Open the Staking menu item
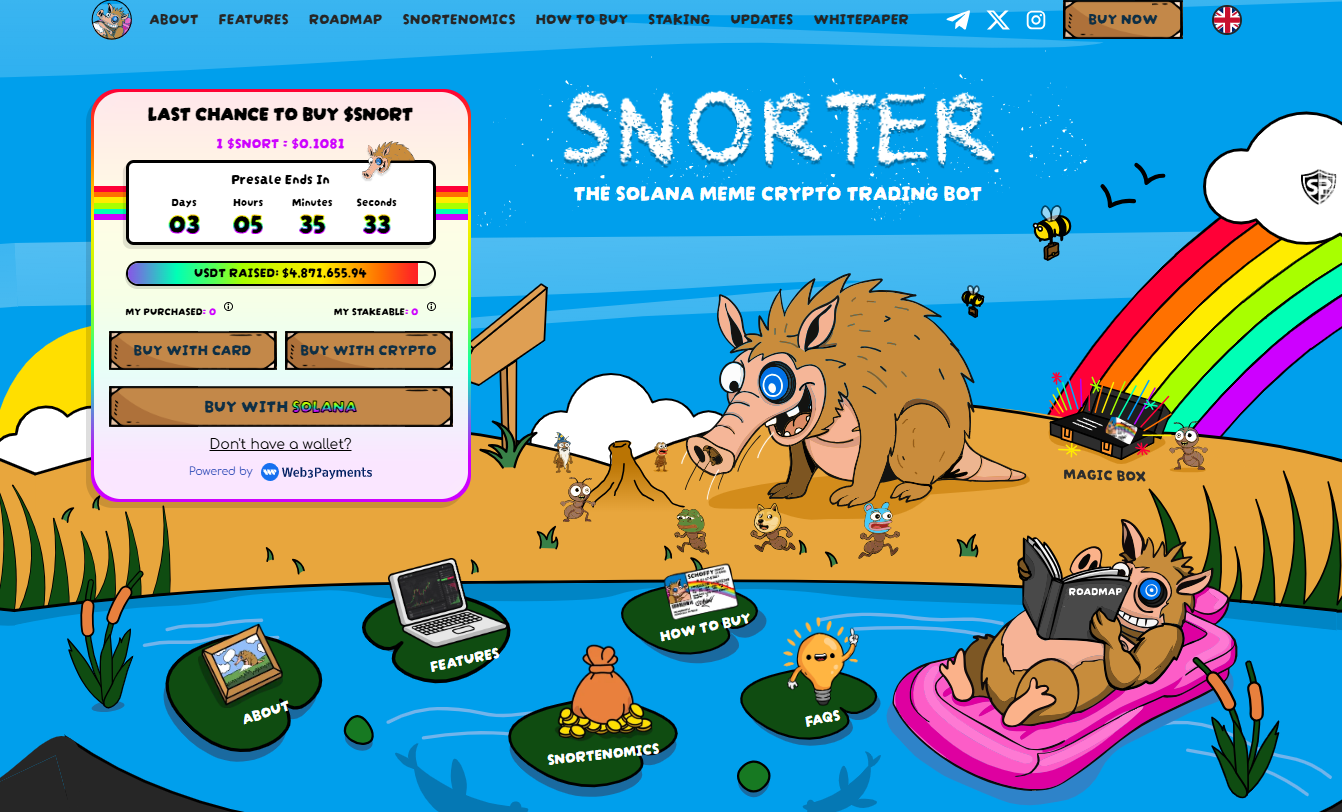 pos(679,19)
